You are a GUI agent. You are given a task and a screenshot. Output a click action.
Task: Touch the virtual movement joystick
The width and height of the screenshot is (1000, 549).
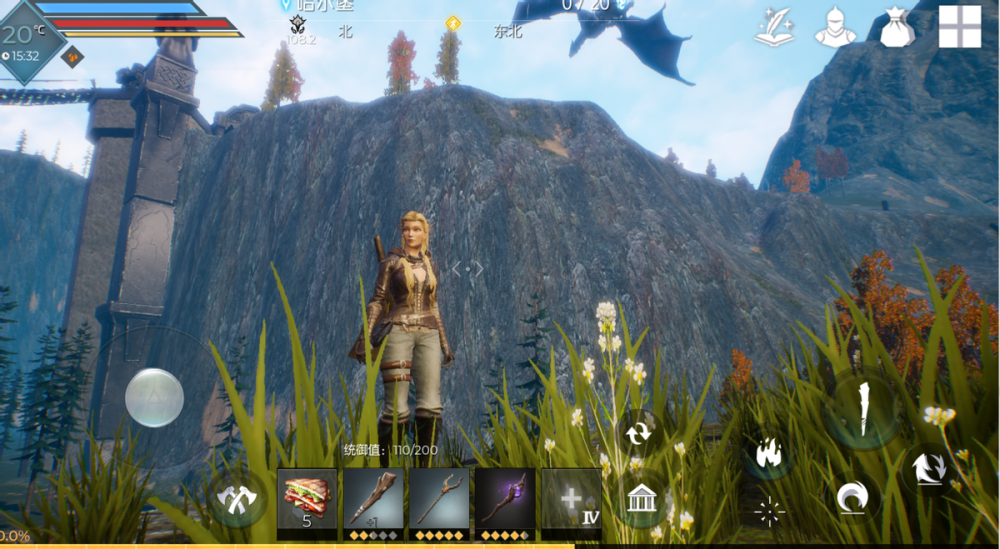(x=154, y=397)
